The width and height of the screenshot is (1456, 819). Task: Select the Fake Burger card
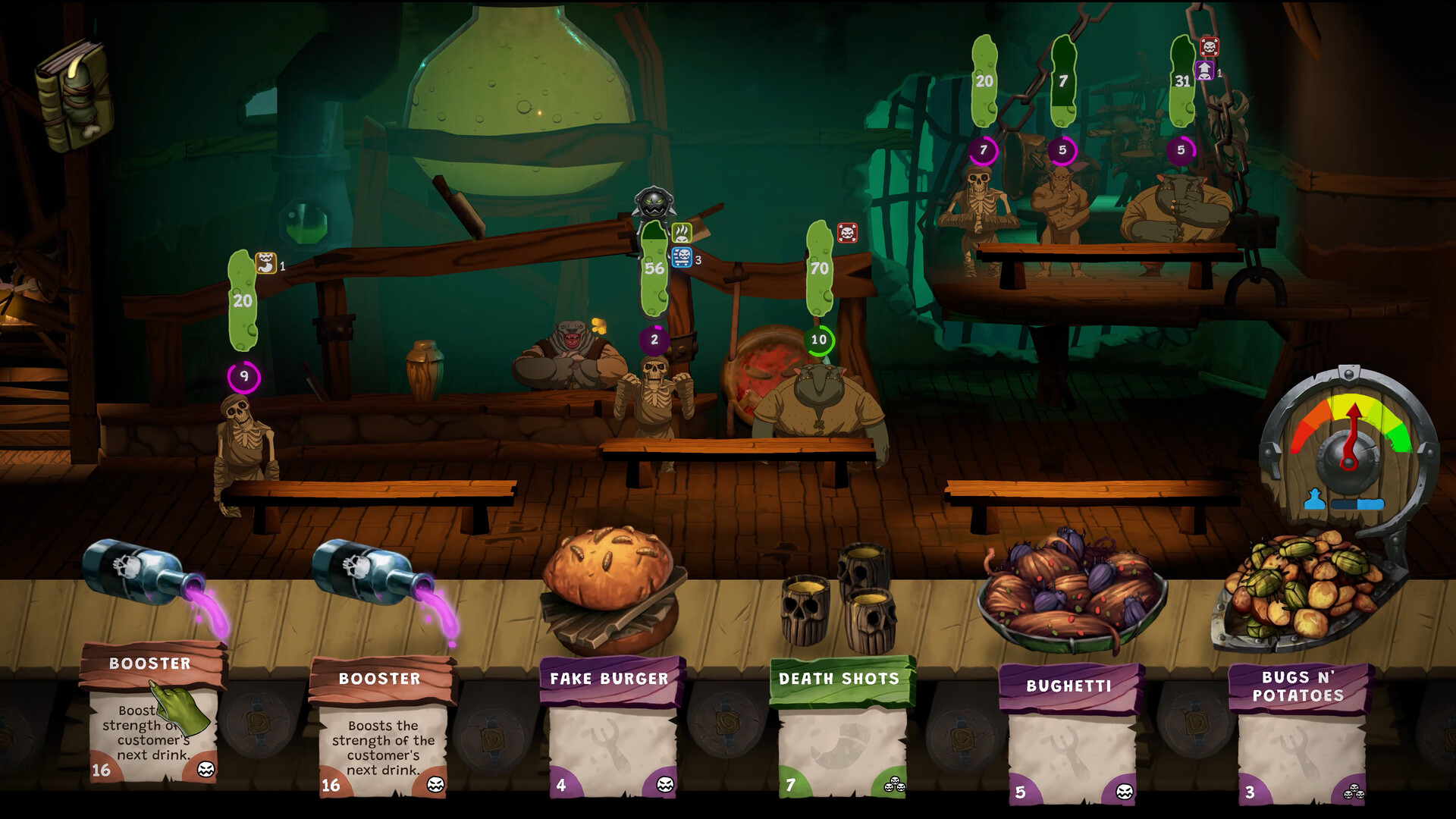click(x=611, y=728)
